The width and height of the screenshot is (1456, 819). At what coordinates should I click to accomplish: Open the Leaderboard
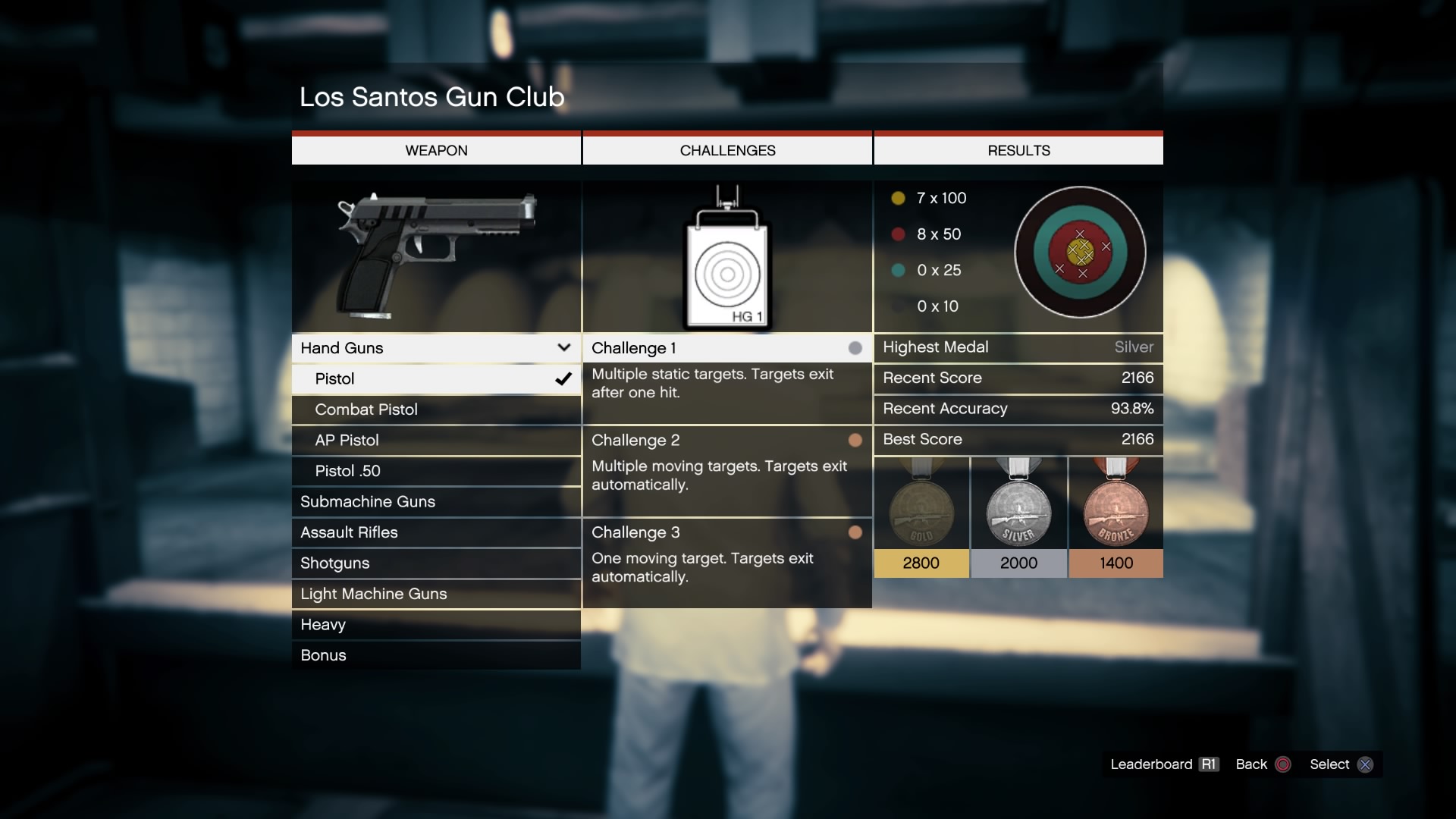pos(1164,764)
